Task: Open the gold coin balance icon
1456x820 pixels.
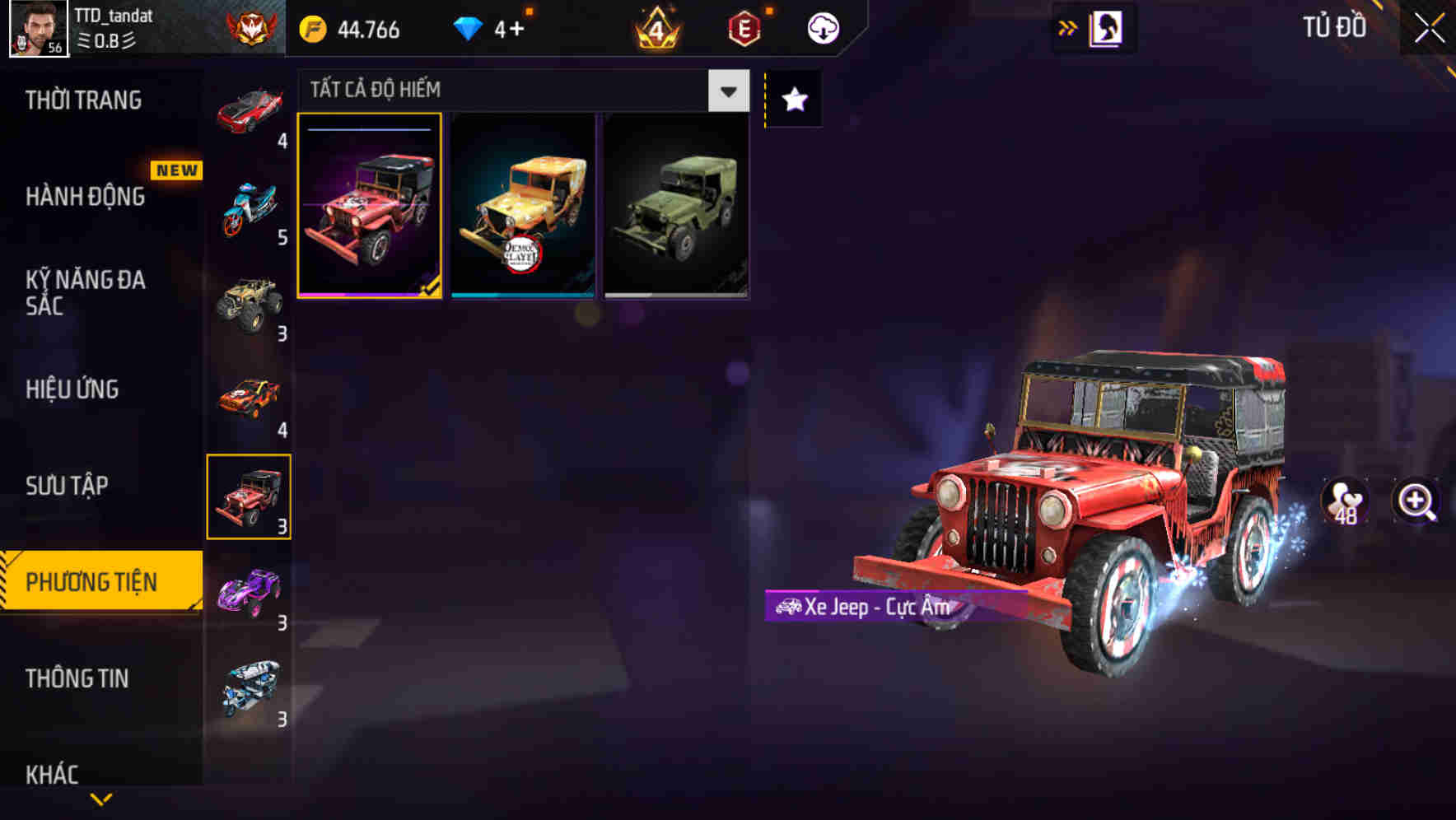Action: tap(313, 27)
